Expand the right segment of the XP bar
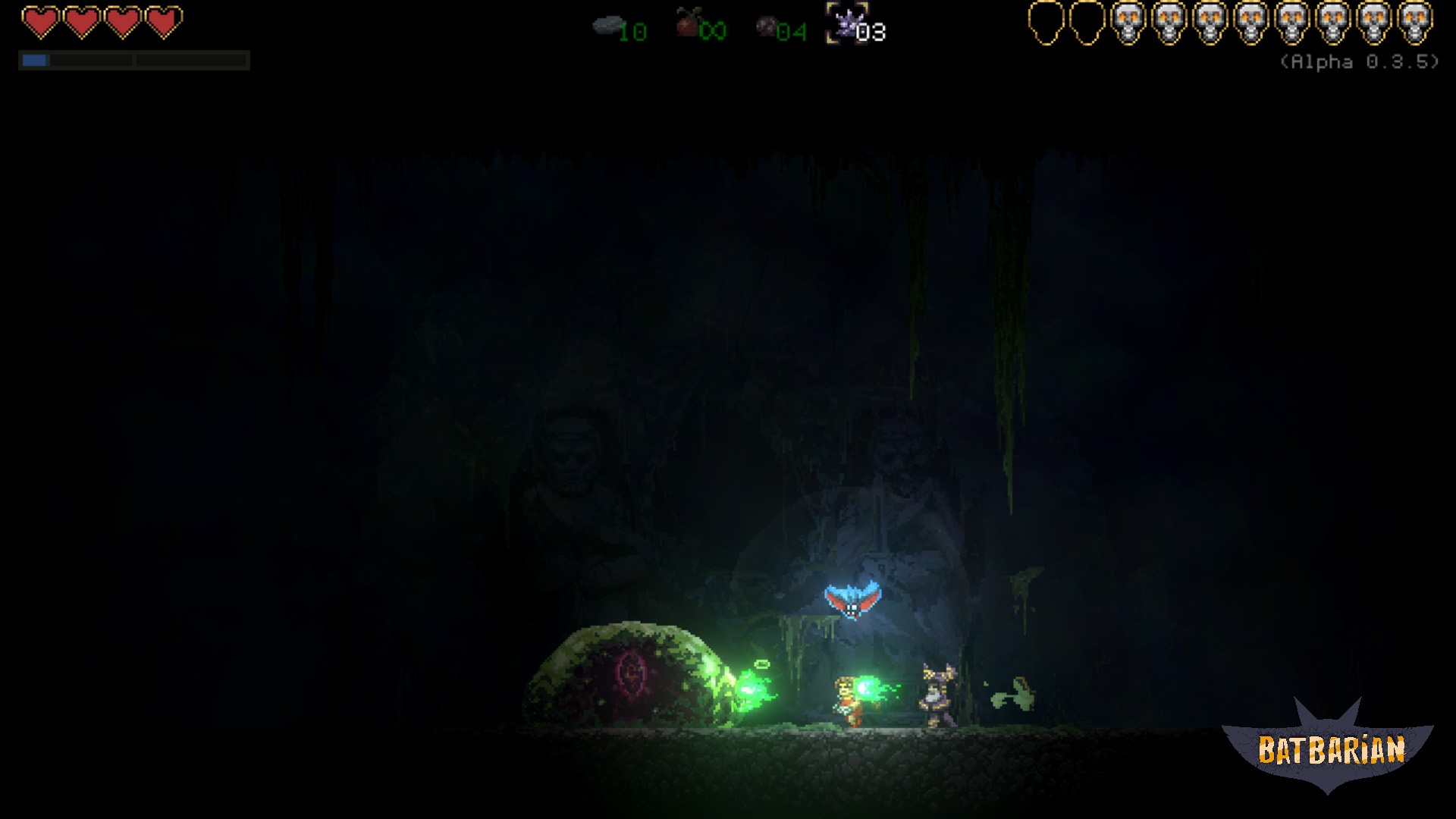 [190, 60]
